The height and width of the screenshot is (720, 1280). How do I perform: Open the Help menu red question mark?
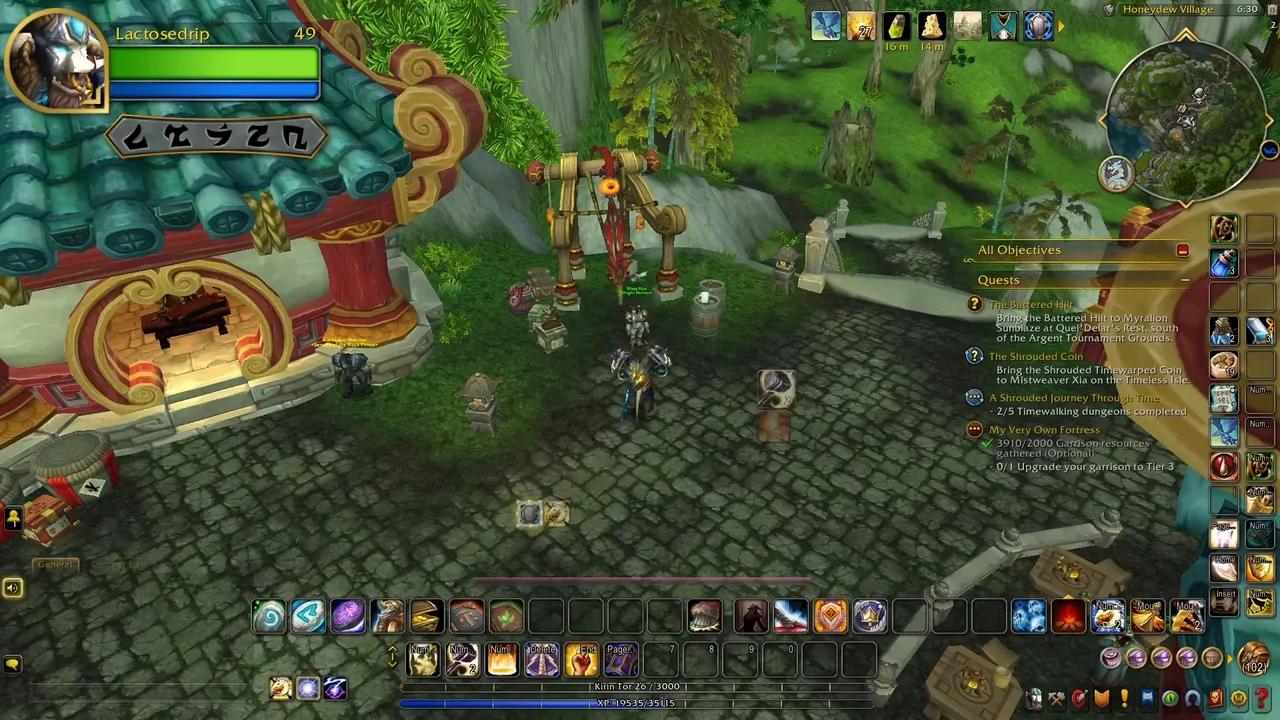click(x=1262, y=698)
